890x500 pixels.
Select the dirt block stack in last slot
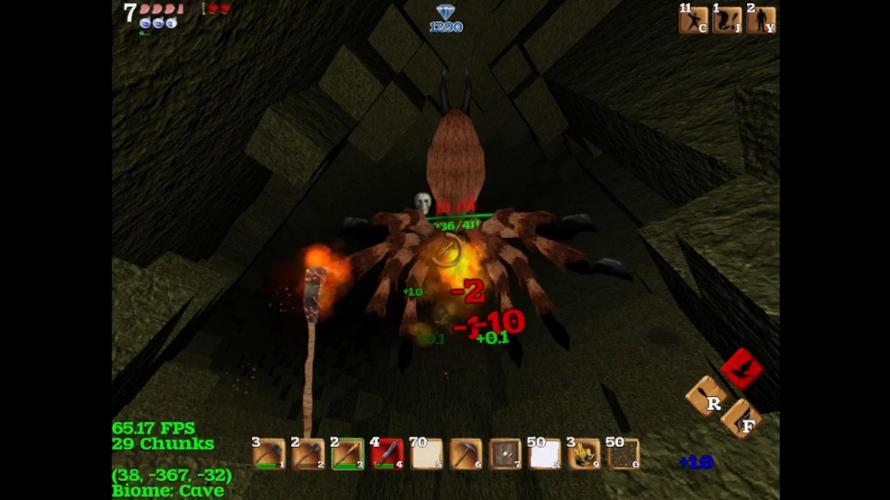624,455
